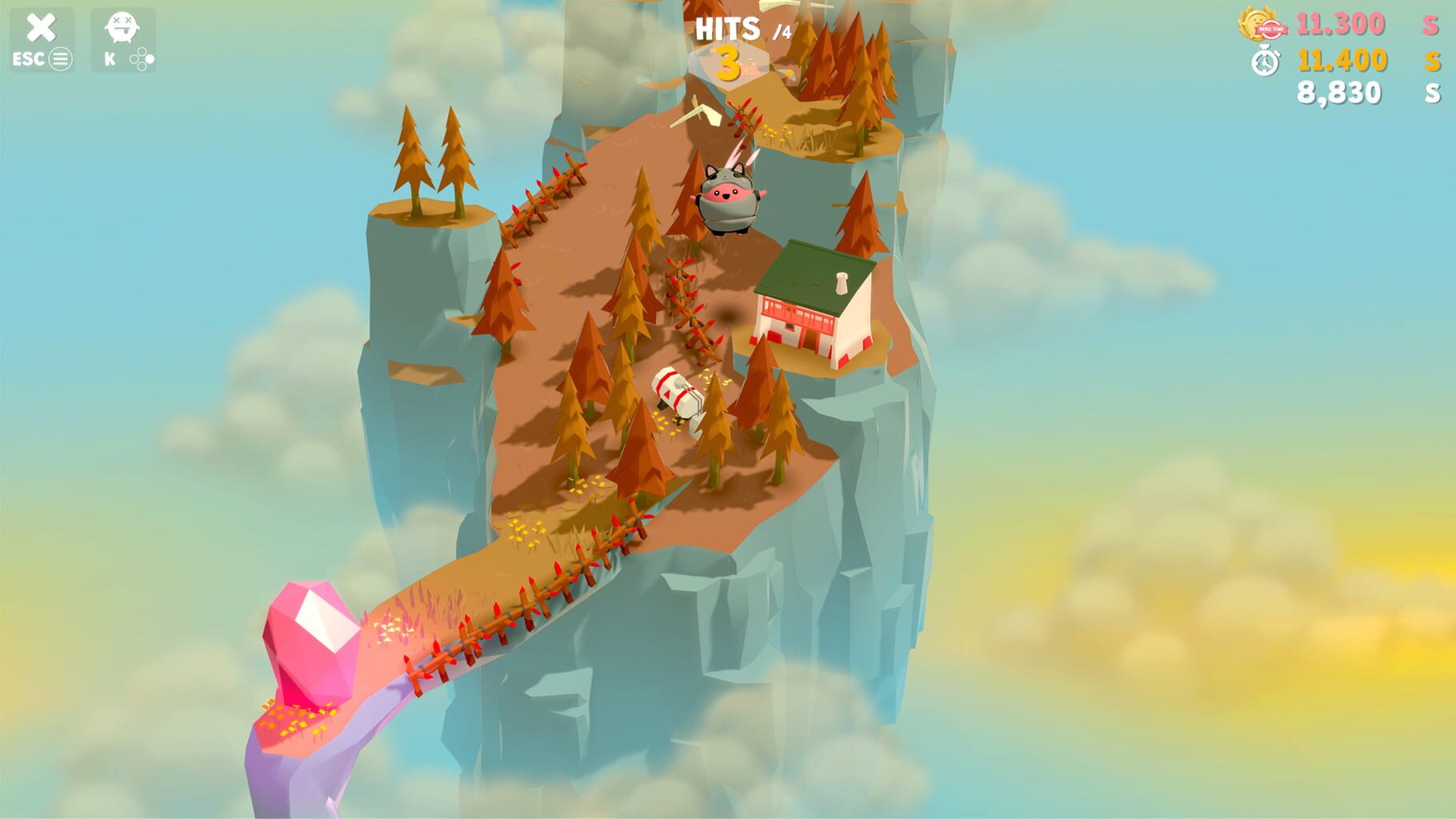Click the orange S rank beside 11.400
Viewport: 1456px width, 819px height.
point(1434,58)
